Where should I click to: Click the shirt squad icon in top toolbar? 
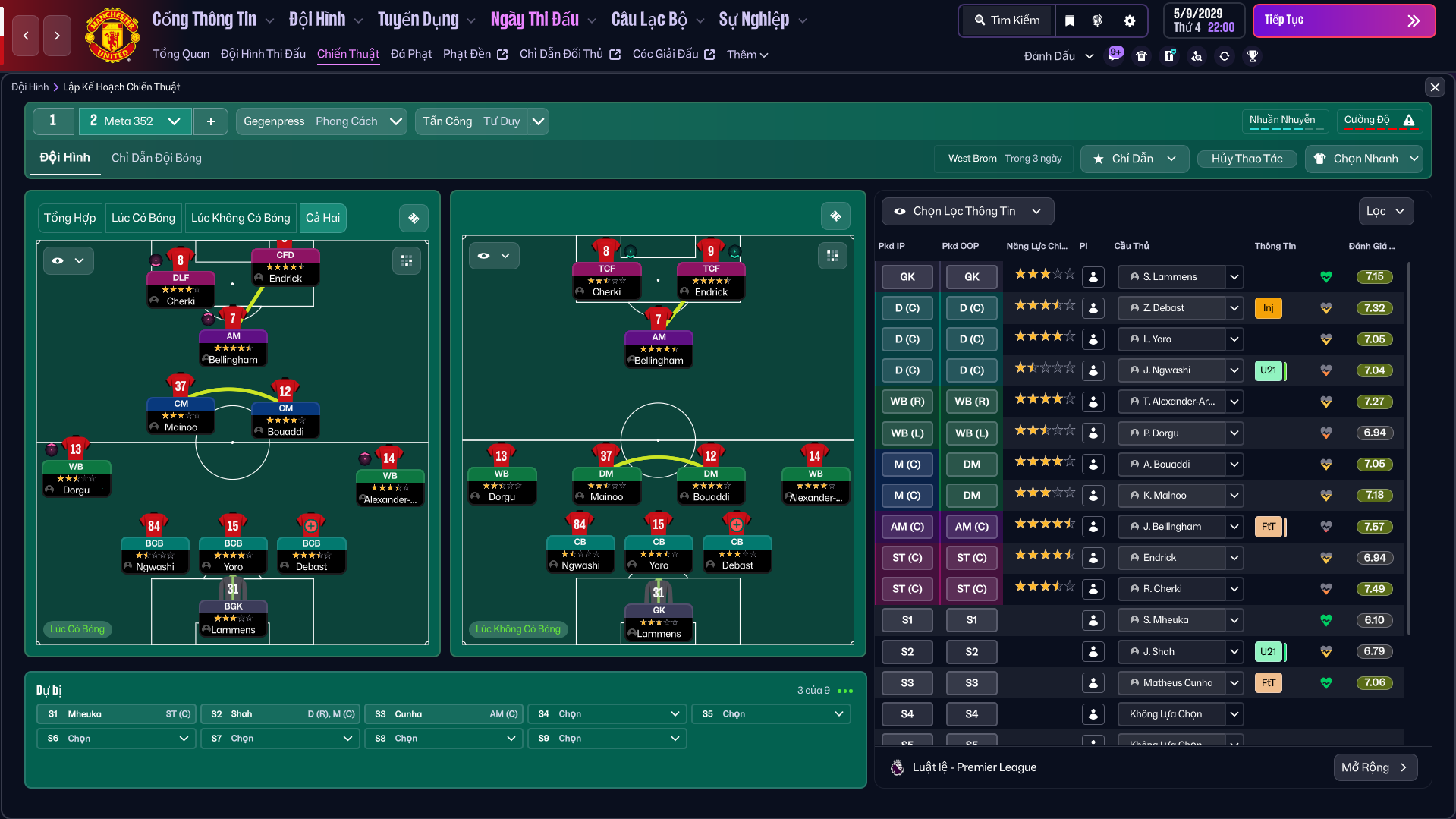pyautogui.click(x=1142, y=55)
